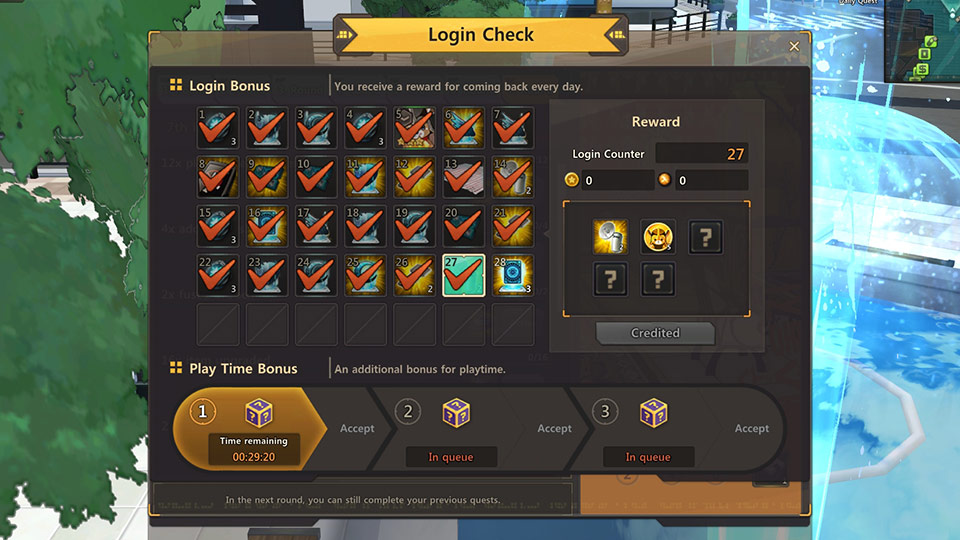
Task: Select the day 22 login reward
Action: tap(218, 275)
